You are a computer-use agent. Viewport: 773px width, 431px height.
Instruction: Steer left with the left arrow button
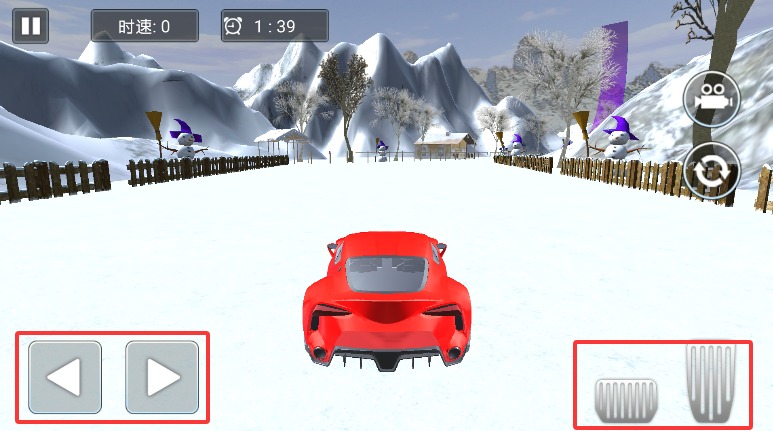[65, 377]
